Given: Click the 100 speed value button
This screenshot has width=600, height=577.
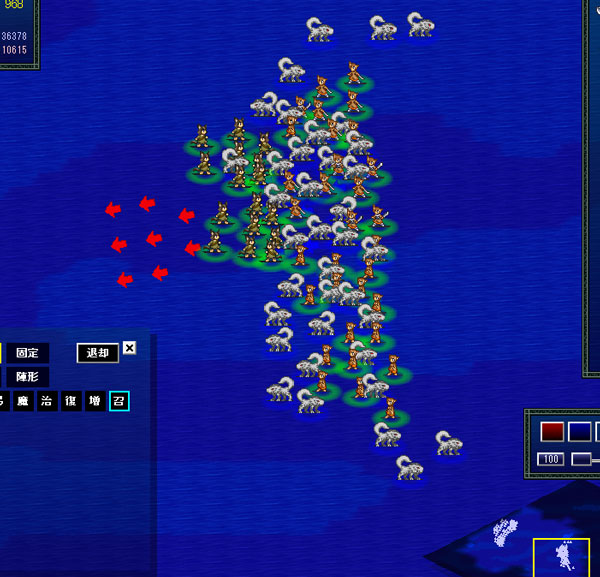Looking at the screenshot, I should coord(551,459).
